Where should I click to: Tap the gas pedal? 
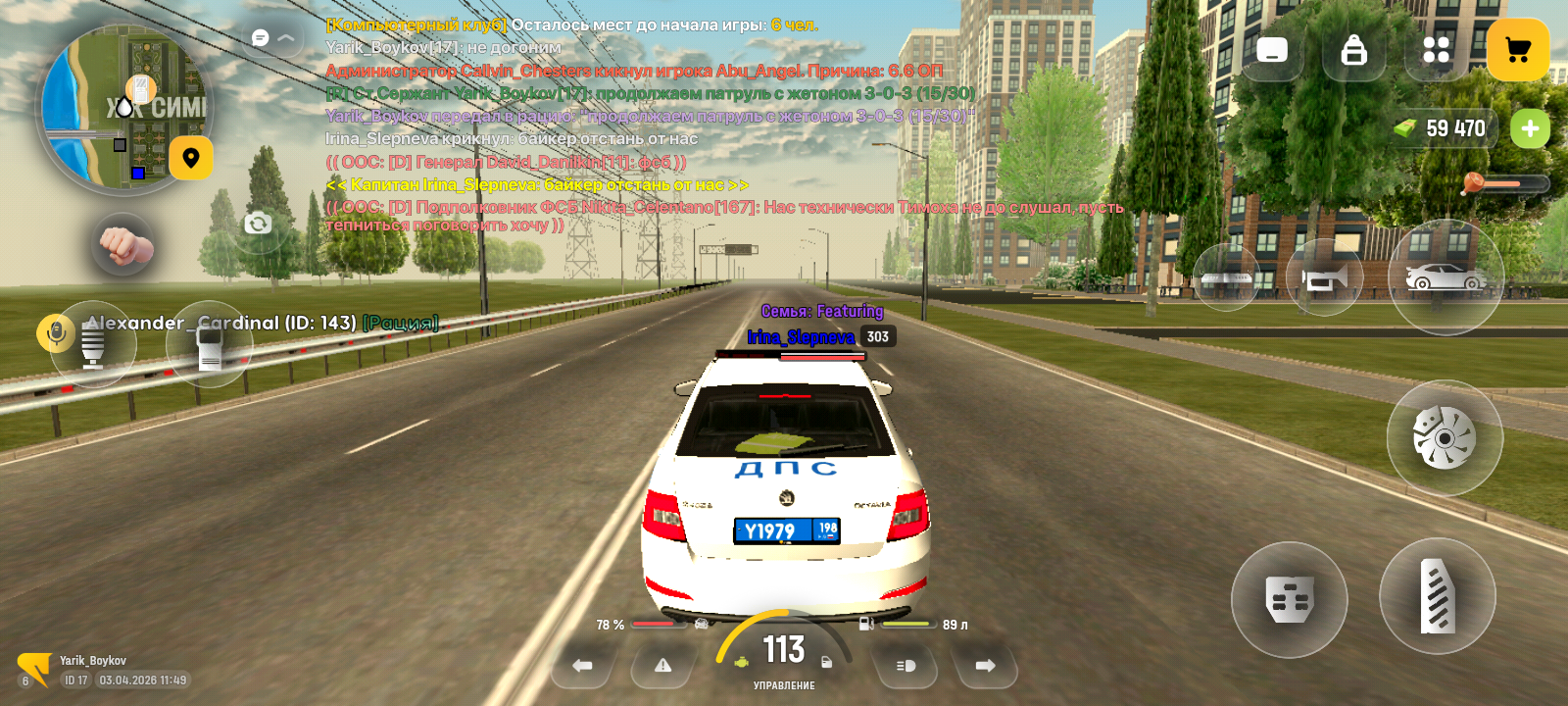pyautogui.click(x=1437, y=596)
